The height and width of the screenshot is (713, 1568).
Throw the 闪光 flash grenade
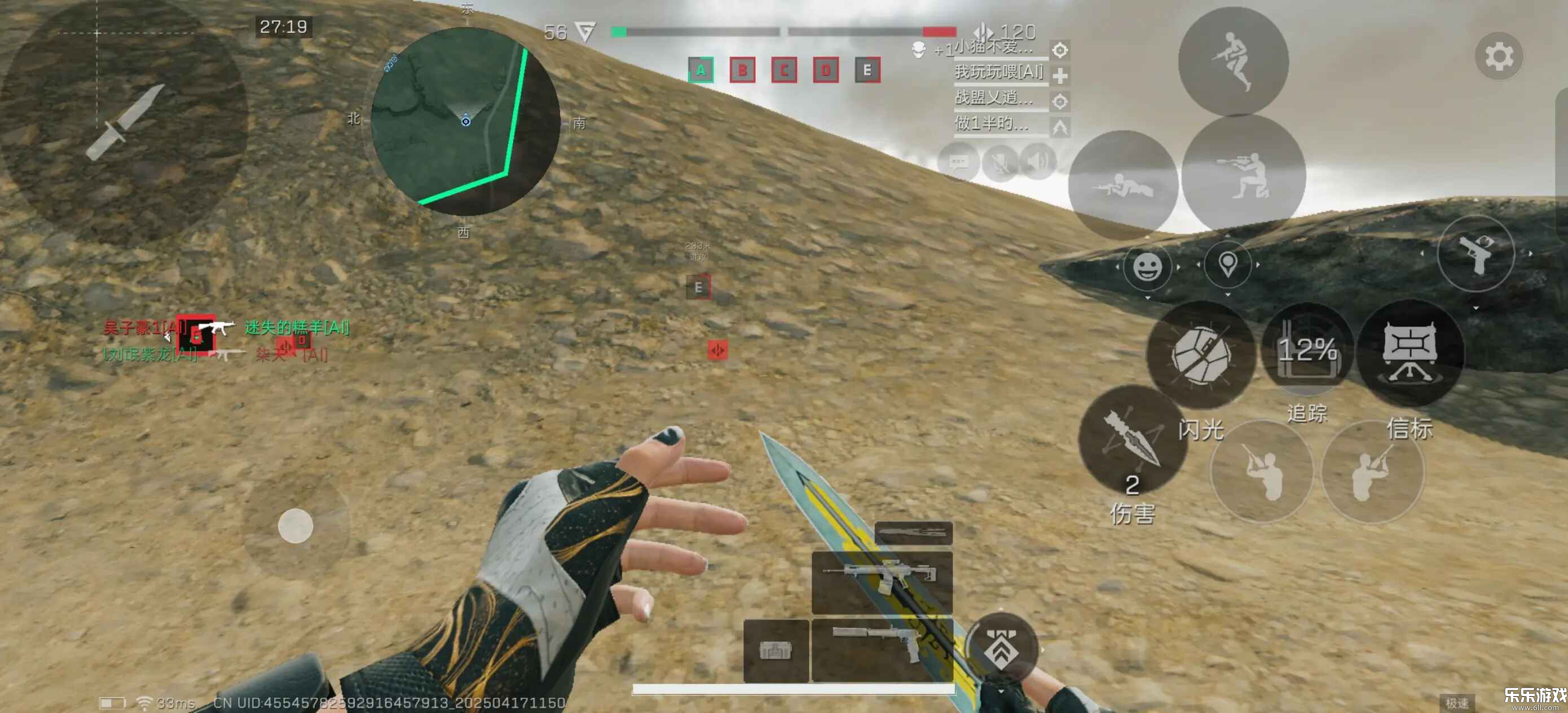pos(1200,355)
